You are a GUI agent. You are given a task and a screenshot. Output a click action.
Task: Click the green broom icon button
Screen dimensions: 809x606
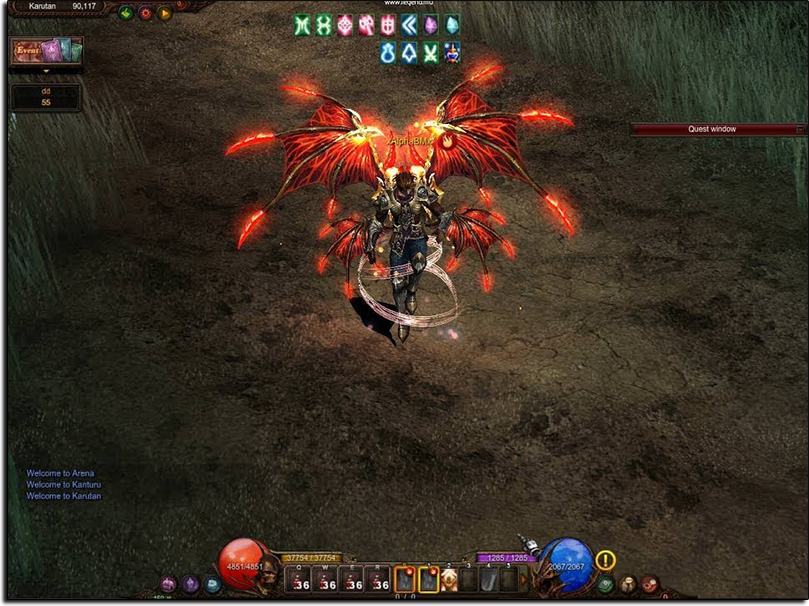click(x=126, y=13)
